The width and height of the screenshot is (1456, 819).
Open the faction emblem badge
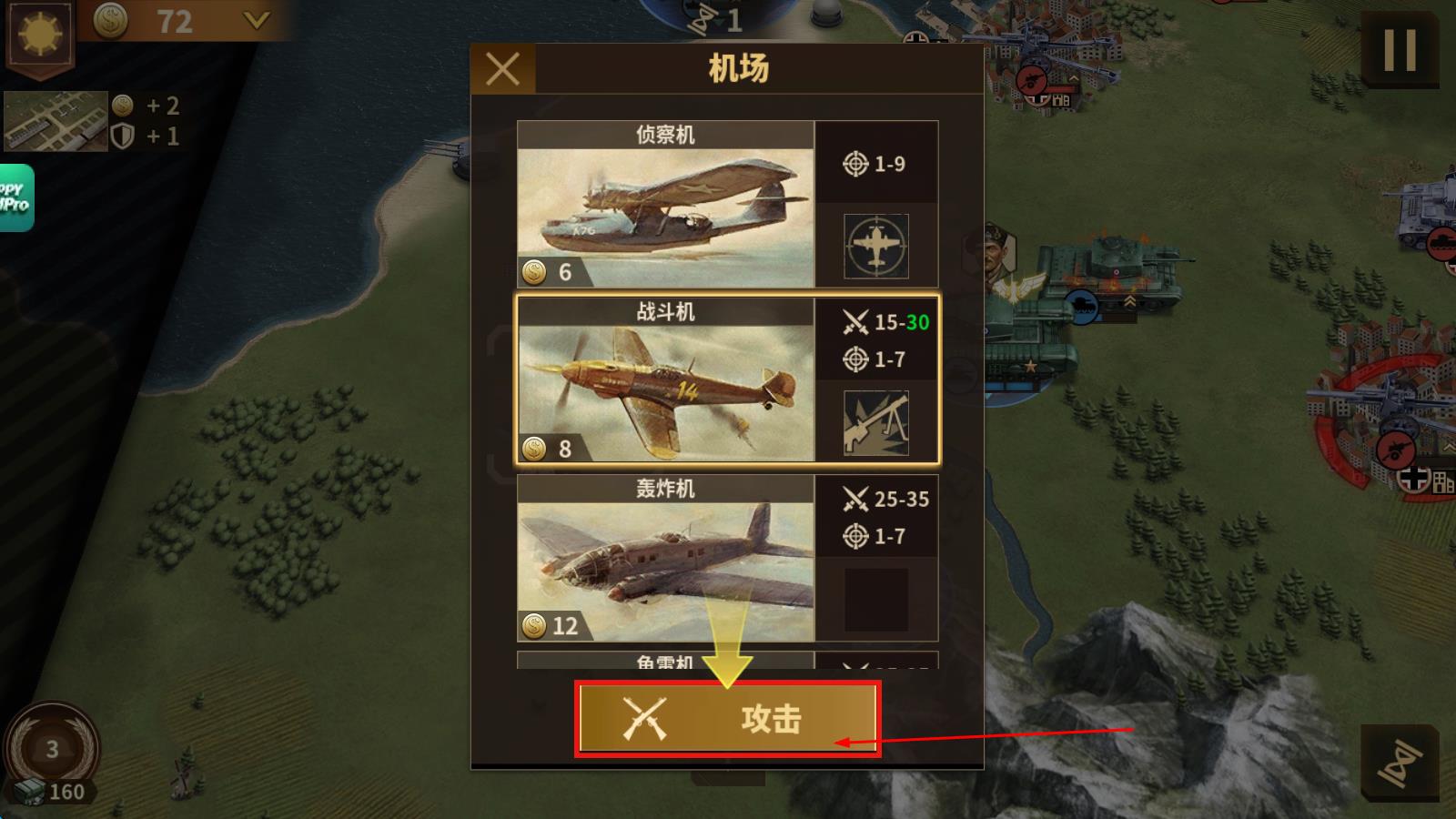coord(40,36)
